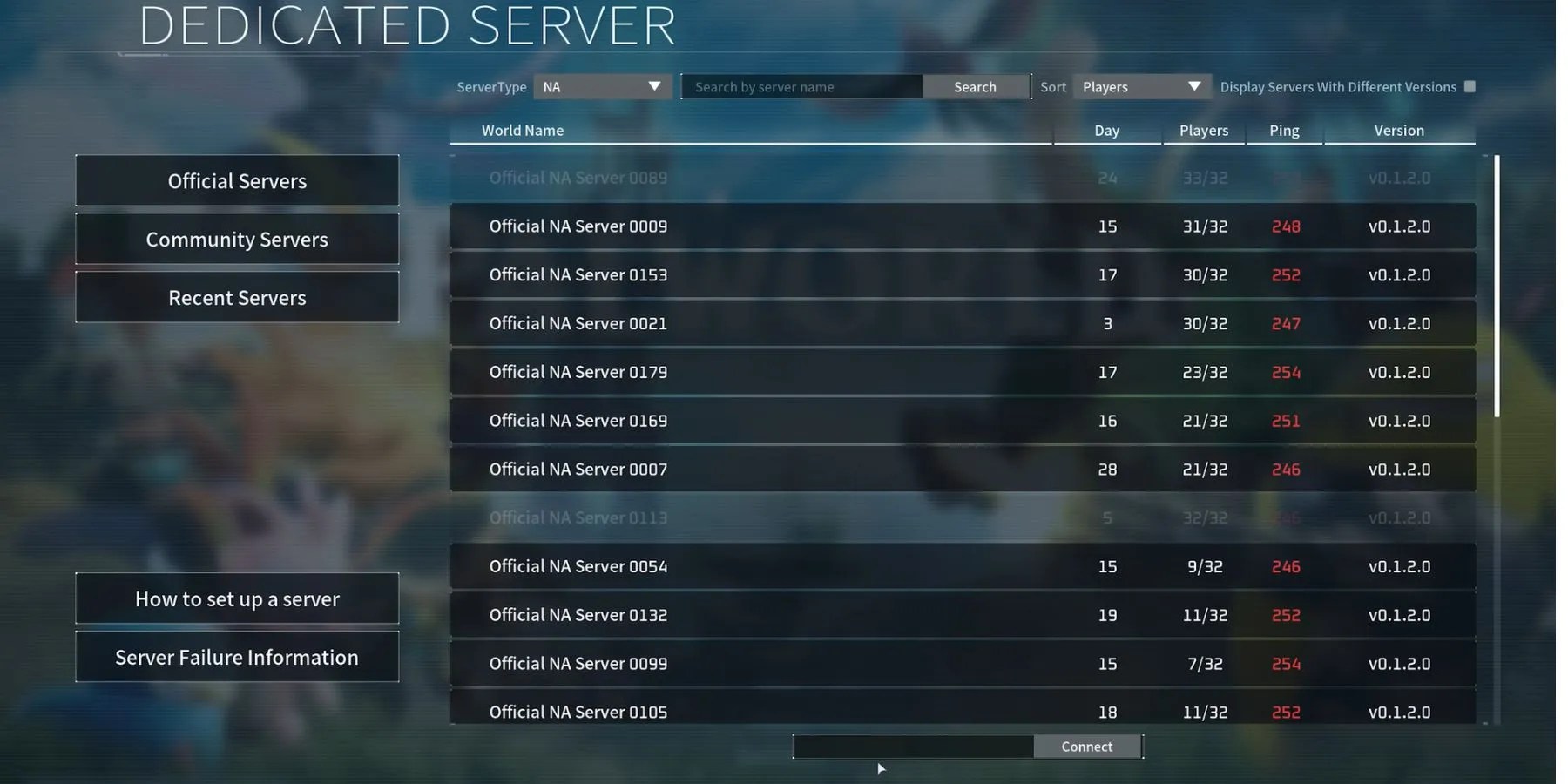Open How to set up a server

tap(237, 598)
